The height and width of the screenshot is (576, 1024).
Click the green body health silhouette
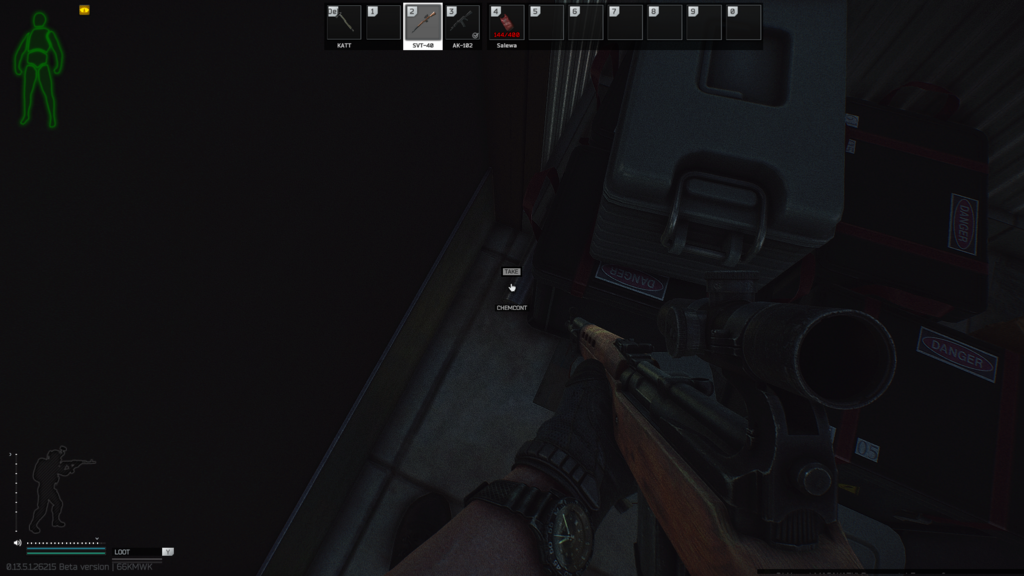(x=39, y=68)
